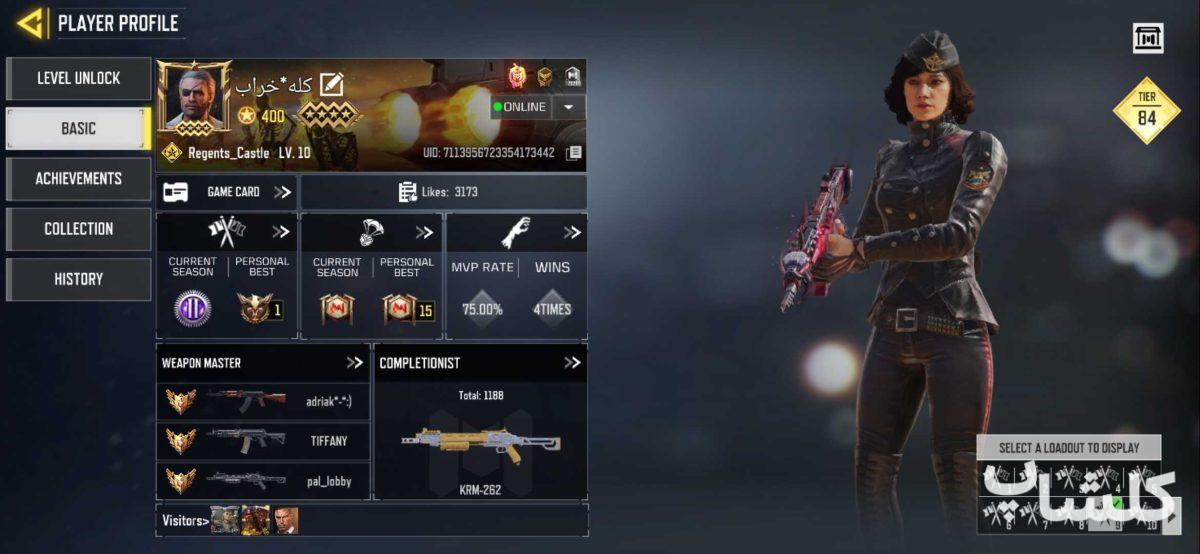
Task: Open the Collection tab
Action: click(x=78, y=228)
